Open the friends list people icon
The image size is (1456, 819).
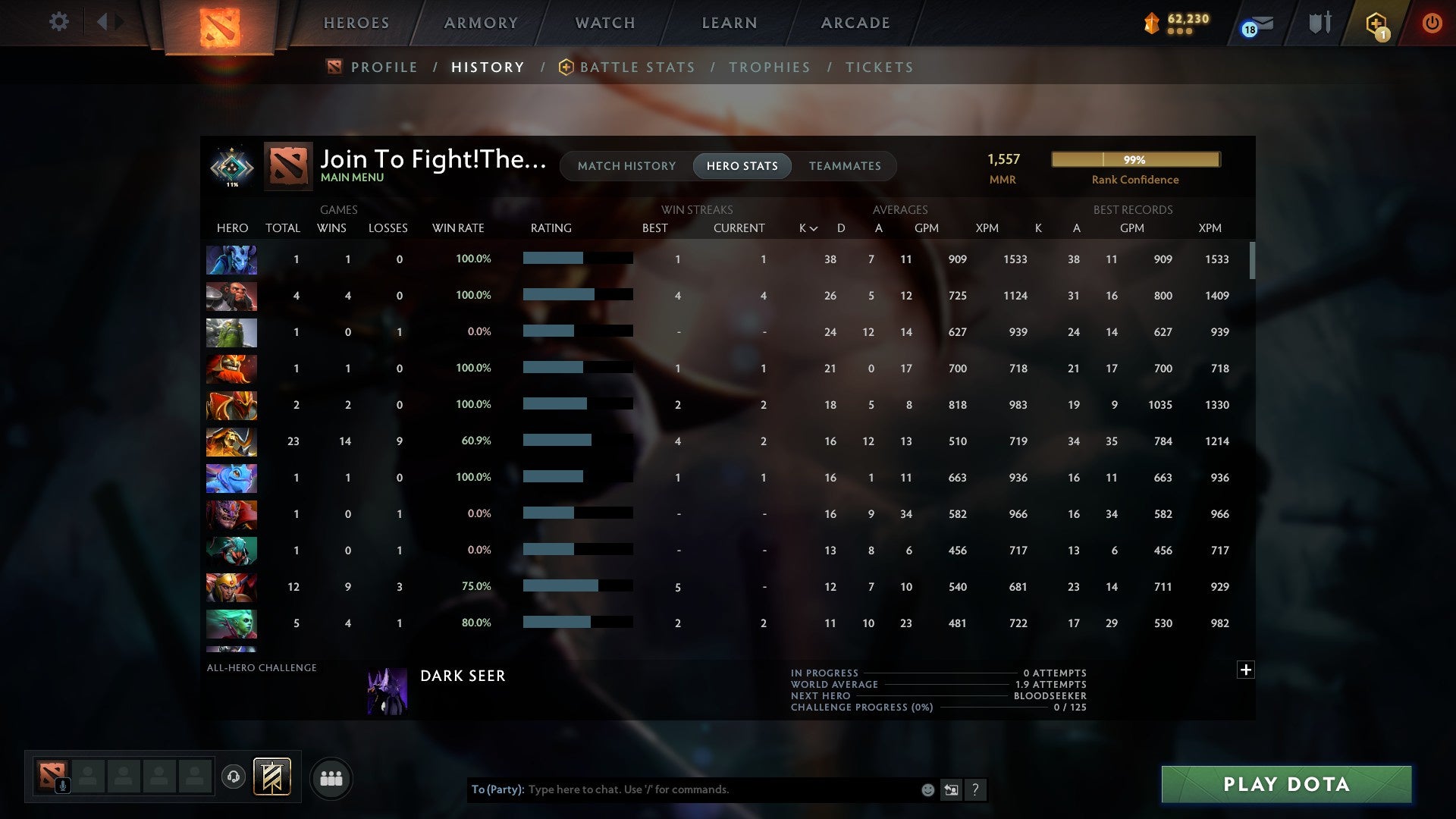point(331,777)
